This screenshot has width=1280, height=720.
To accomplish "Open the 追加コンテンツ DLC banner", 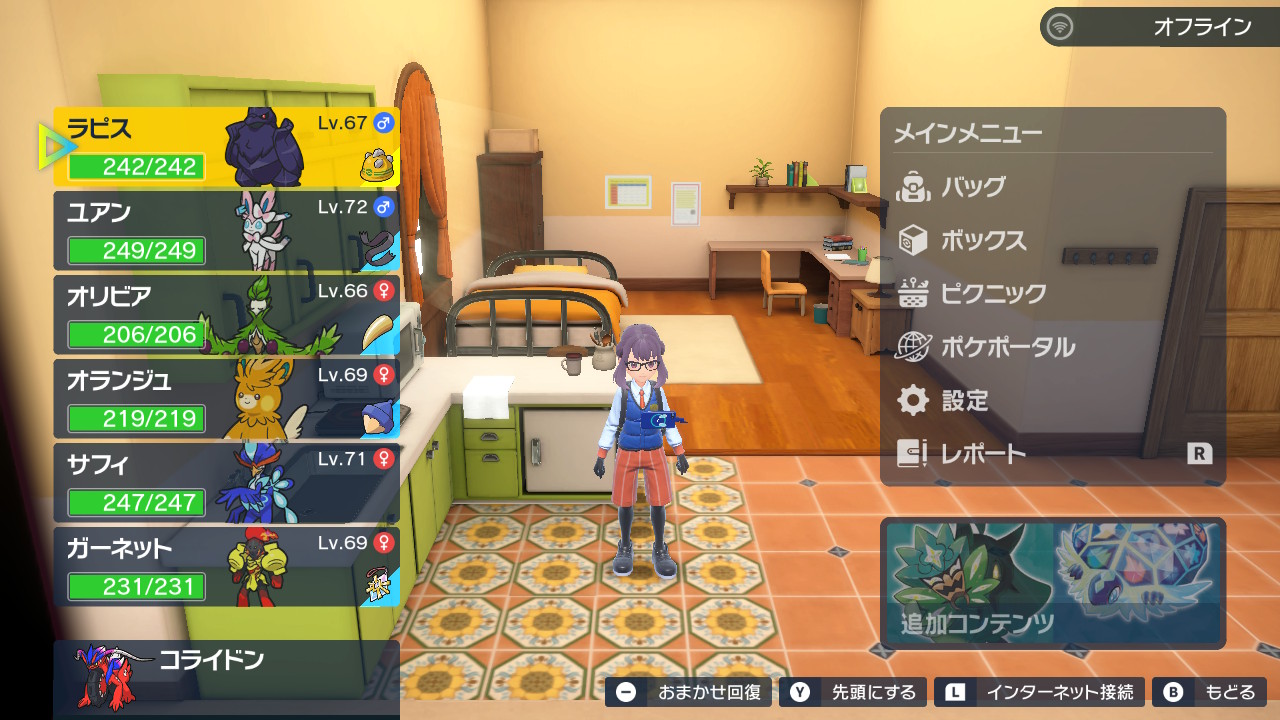I will click(1052, 581).
